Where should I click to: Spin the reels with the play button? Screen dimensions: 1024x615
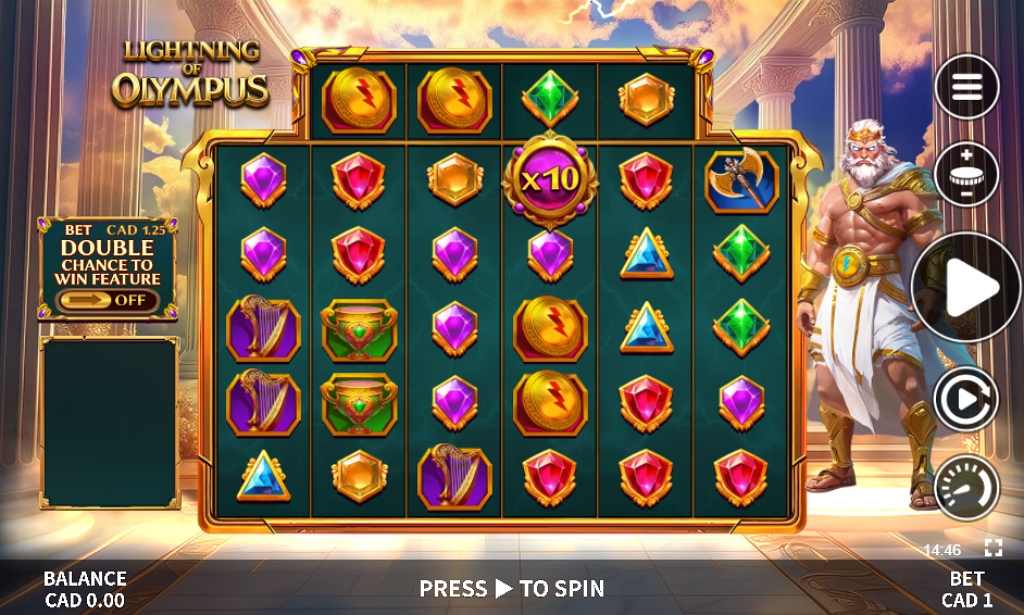click(967, 288)
